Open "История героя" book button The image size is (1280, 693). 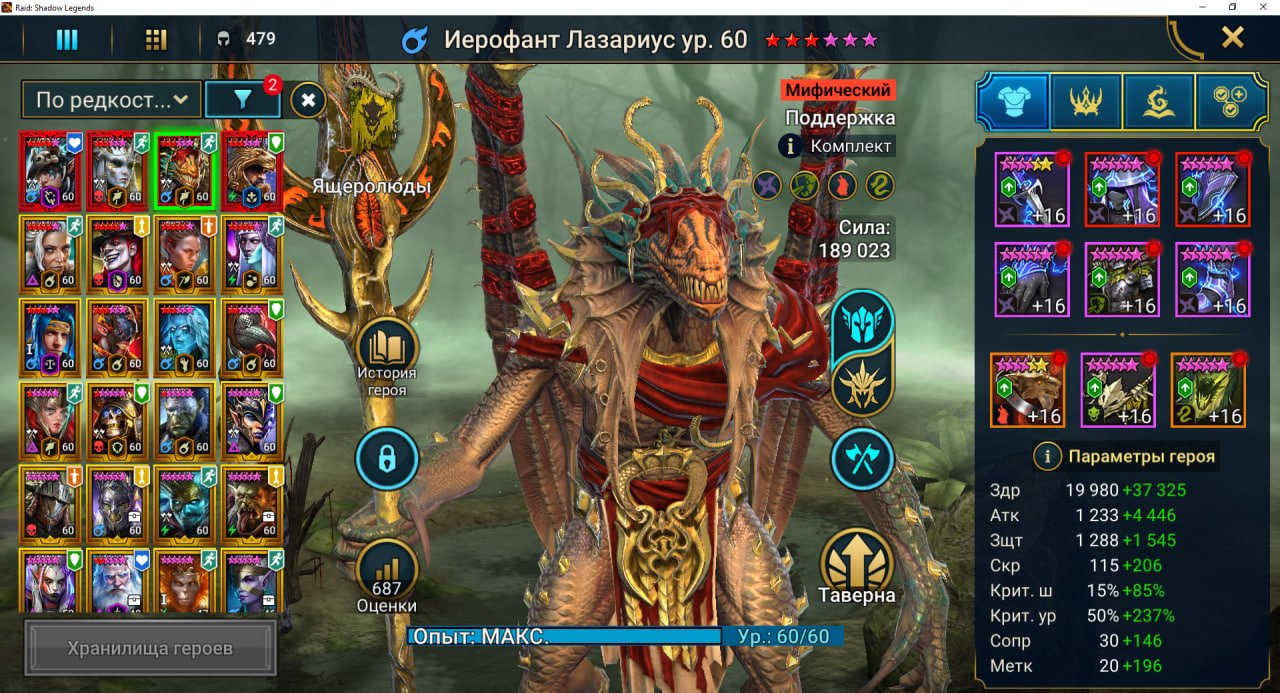[387, 351]
